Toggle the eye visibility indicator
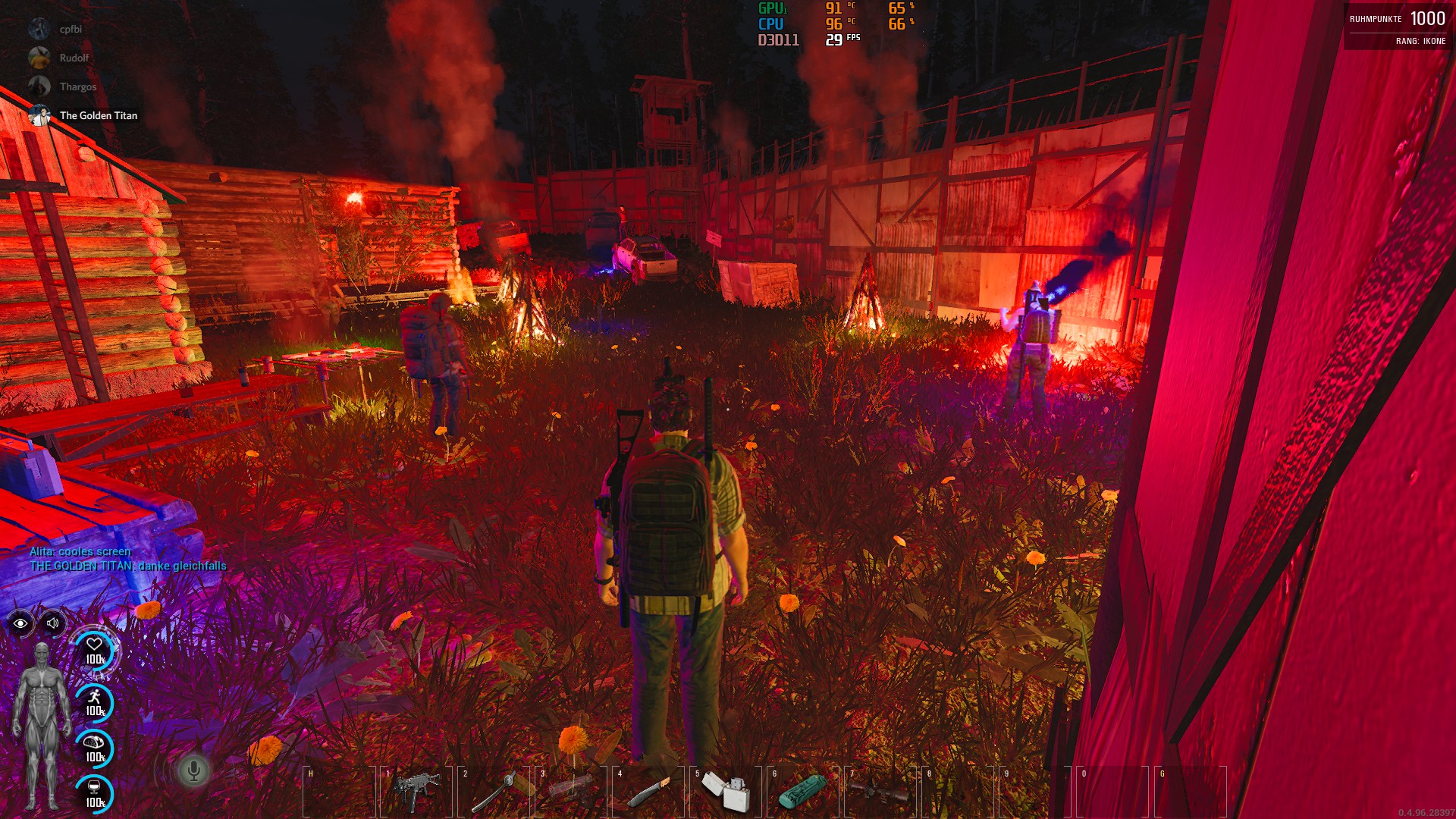The image size is (1456, 819). tap(20, 623)
